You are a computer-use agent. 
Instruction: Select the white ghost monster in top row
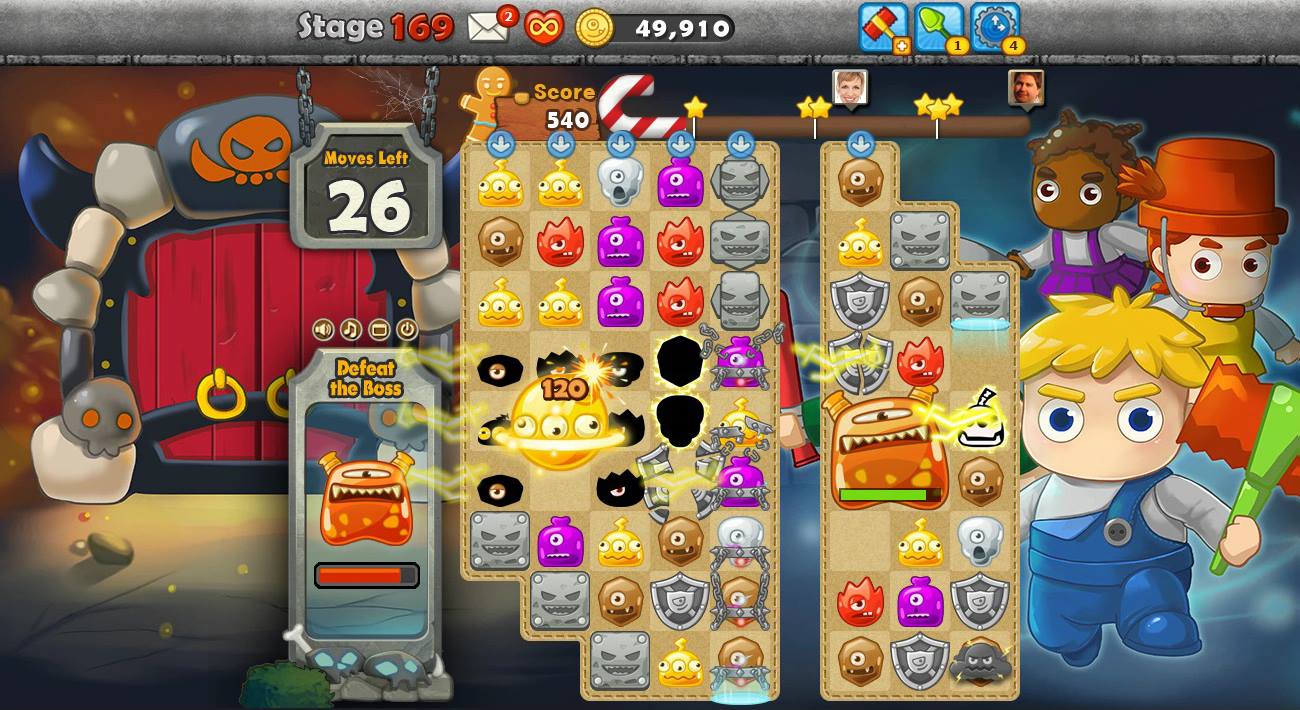pos(620,182)
